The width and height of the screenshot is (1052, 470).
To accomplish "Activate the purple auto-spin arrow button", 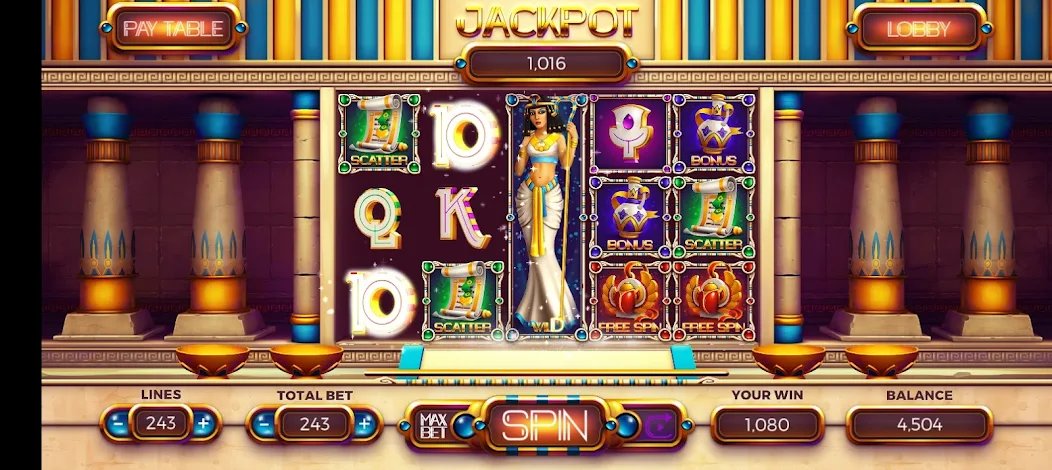I will click(659, 426).
